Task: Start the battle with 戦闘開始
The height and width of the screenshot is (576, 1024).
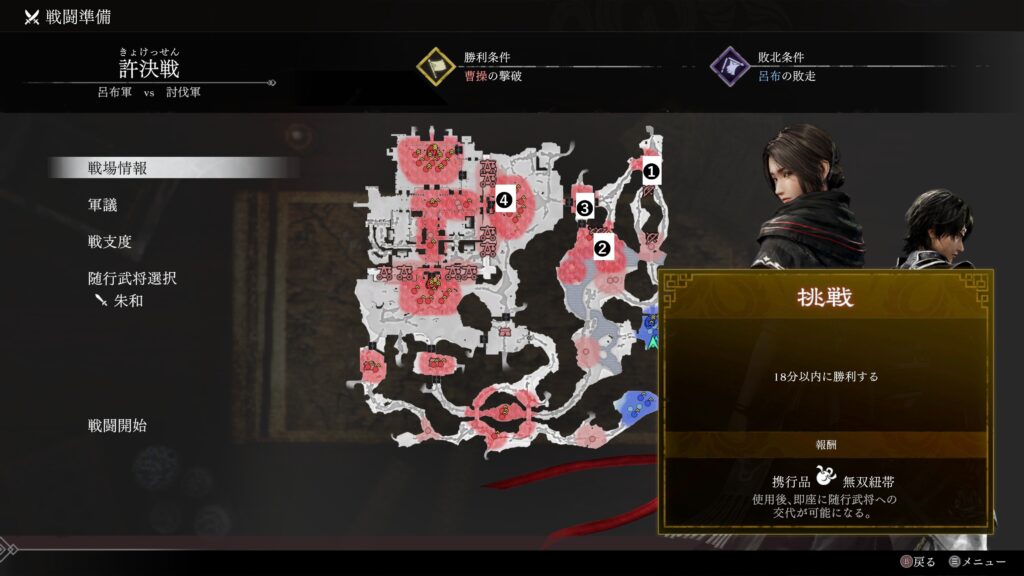Action: point(117,425)
